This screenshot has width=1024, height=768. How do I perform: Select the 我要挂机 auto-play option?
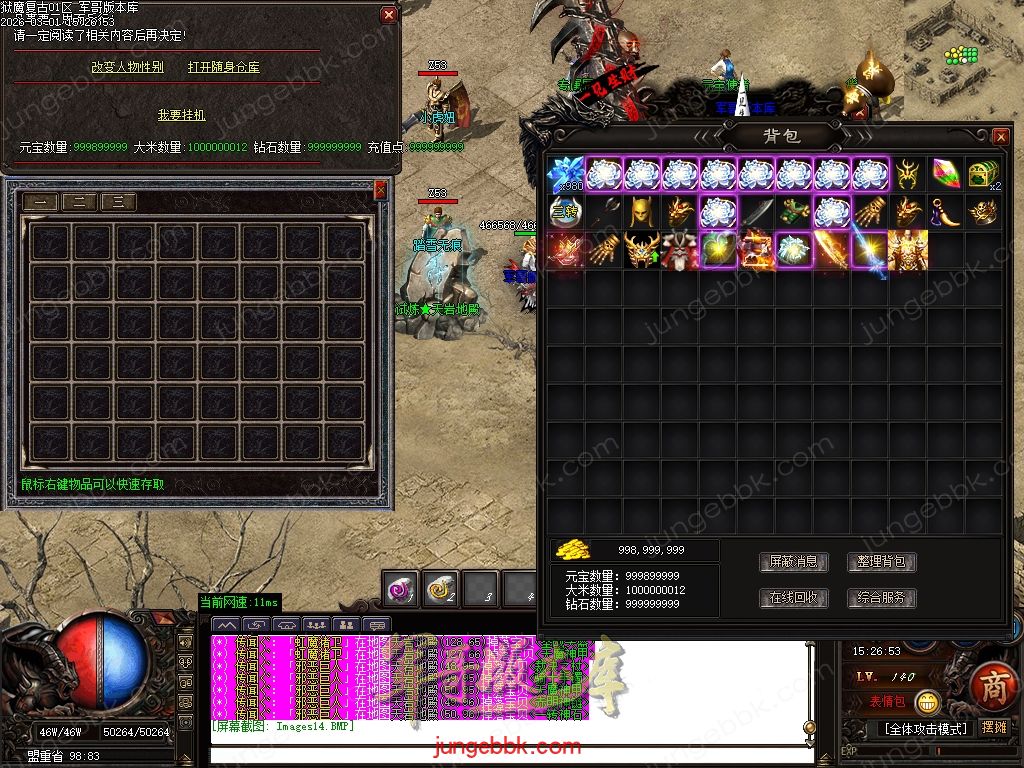[x=181, y=115]
